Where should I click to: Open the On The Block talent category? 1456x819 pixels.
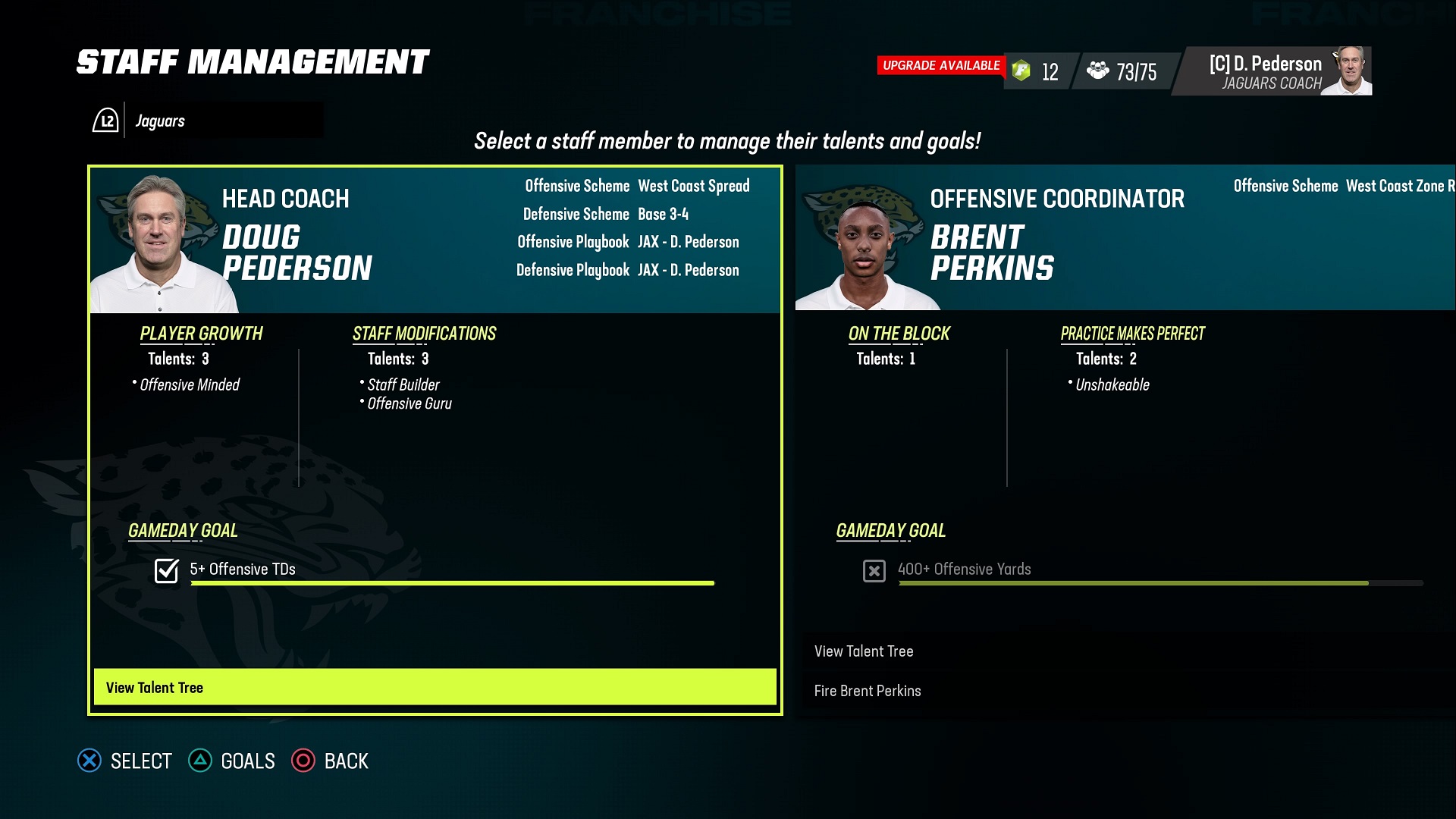[x=899, y=334]
